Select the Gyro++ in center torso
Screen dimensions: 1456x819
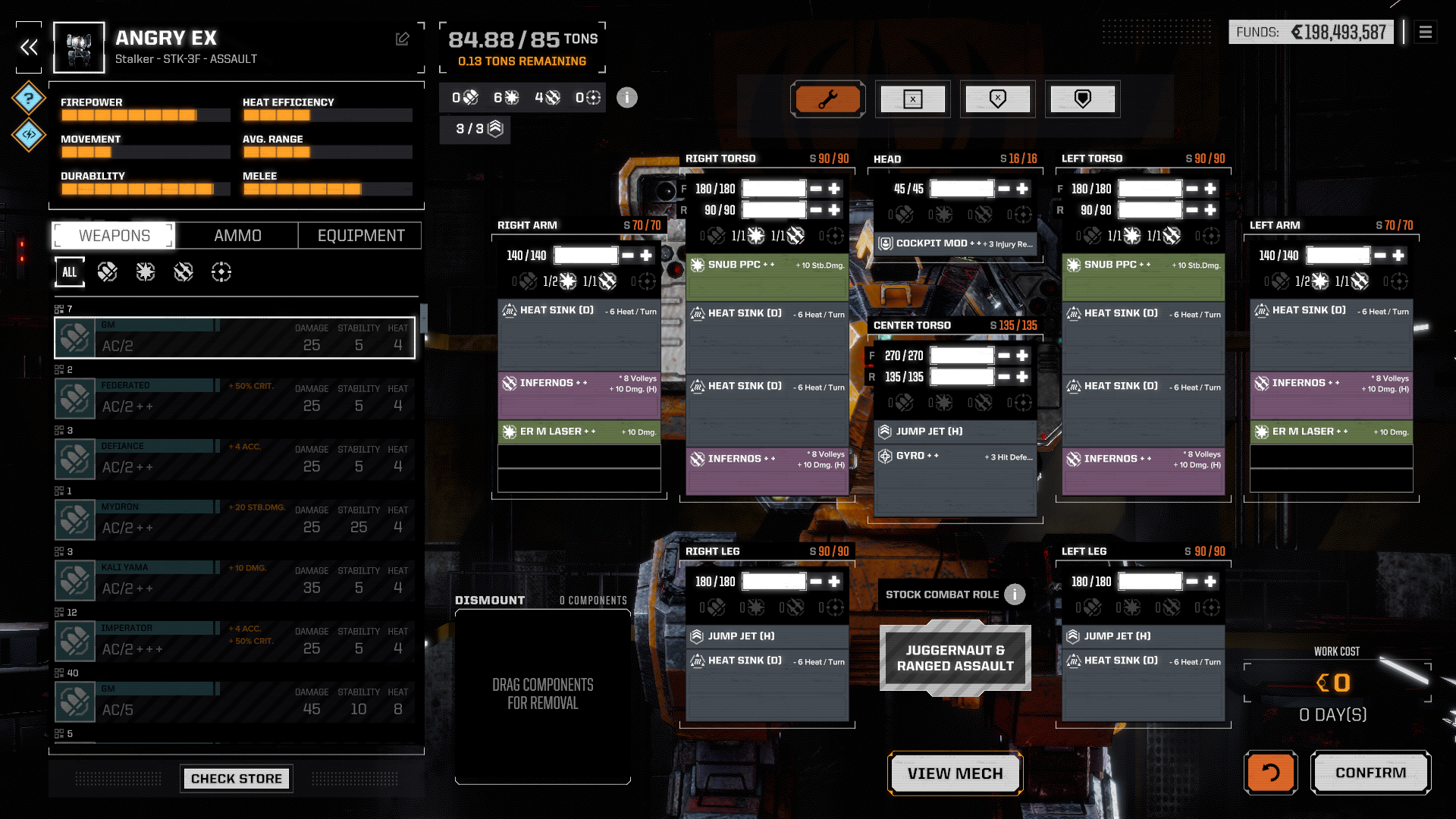point(955,457)
